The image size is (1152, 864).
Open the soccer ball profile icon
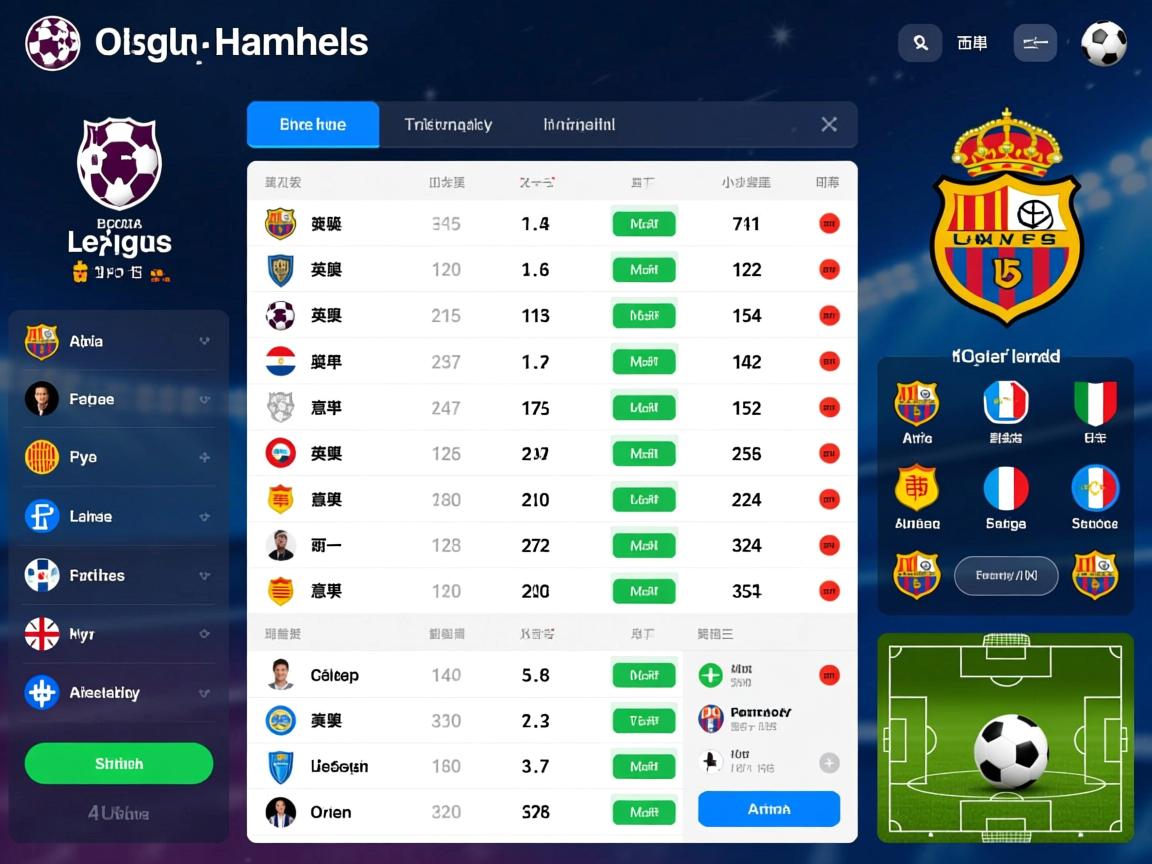[1104, 44]
